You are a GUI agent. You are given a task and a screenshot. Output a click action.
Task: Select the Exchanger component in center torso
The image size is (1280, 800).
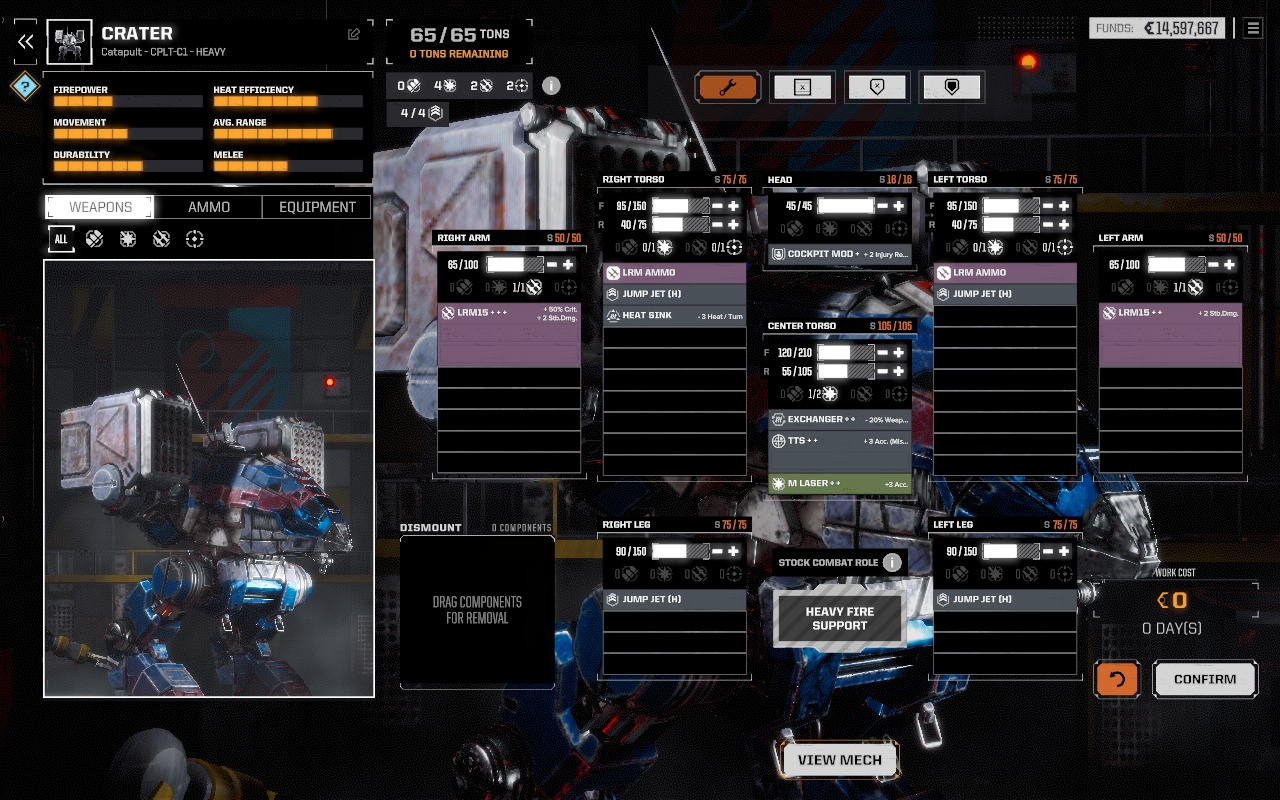[x=840, y=419]
